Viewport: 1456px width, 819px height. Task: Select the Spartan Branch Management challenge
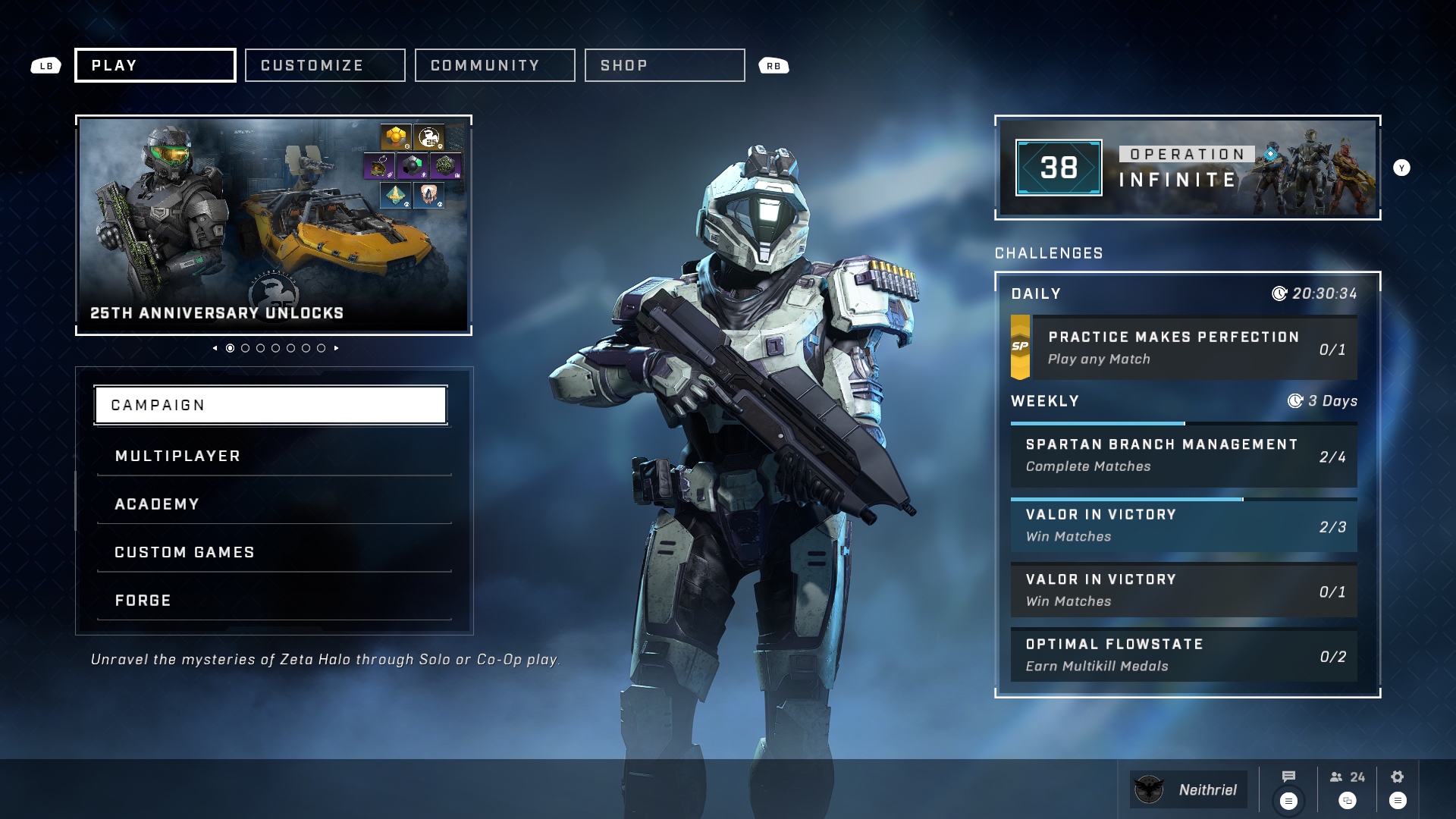1184,456
